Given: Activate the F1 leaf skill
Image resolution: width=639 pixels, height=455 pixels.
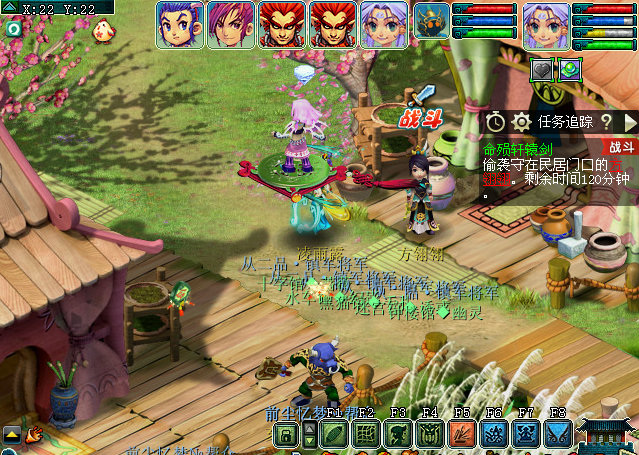Looking at the screenshot, I should 334,434.
